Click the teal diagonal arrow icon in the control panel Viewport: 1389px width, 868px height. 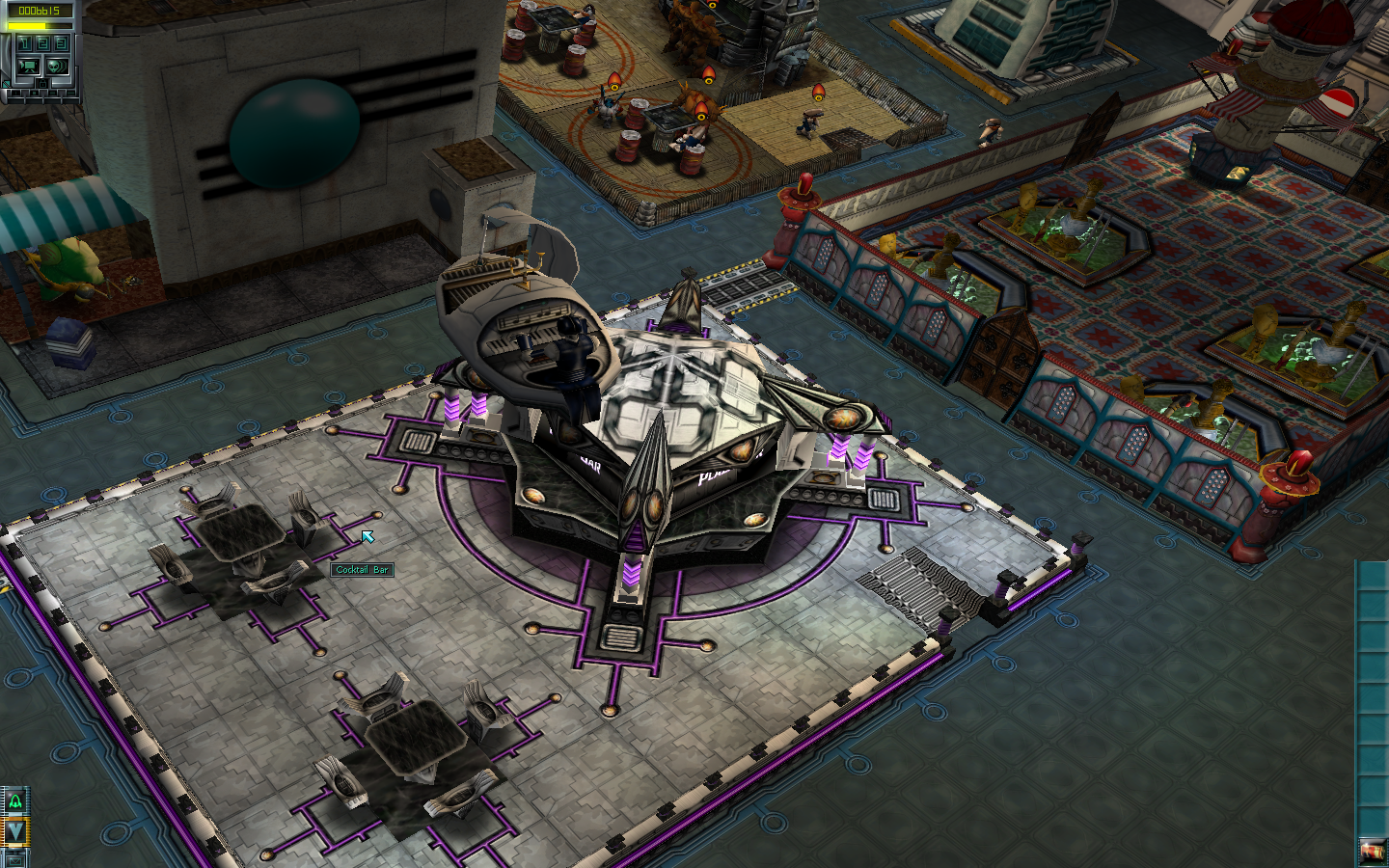[x=7, y=84]
